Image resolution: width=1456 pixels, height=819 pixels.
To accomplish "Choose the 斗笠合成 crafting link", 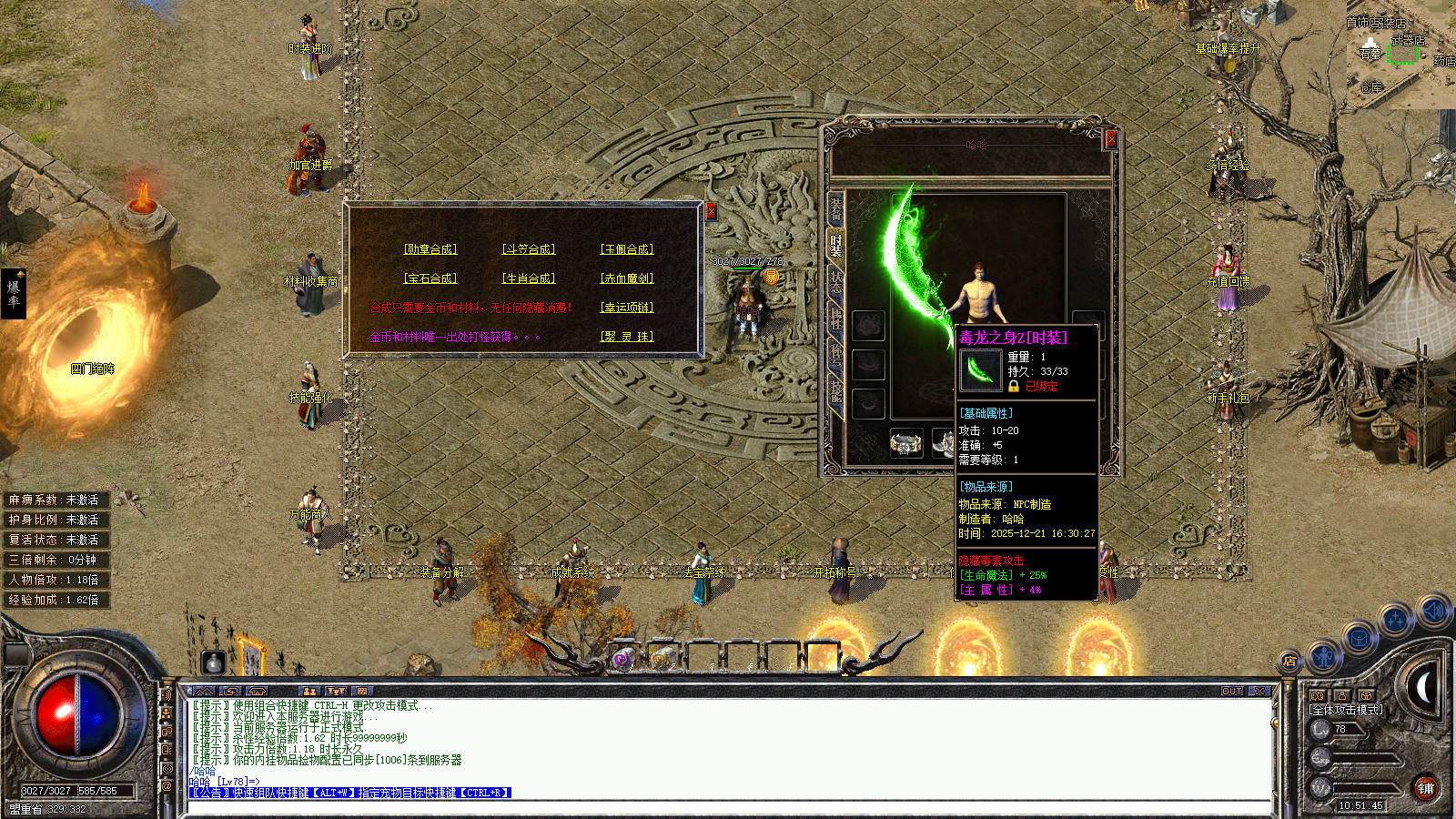I will (x=529, y=249).
